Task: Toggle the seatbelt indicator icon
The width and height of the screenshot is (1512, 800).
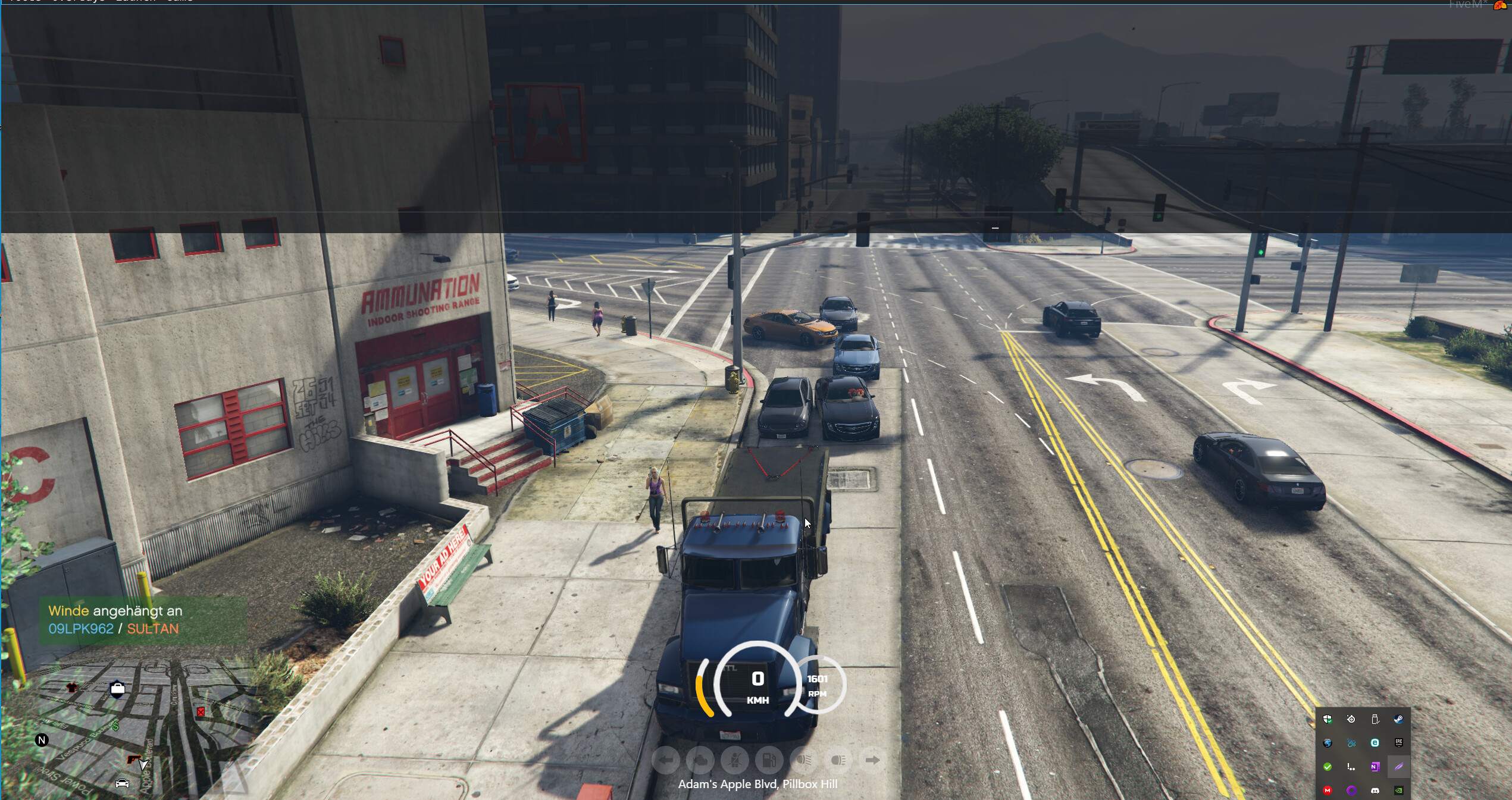Action: [x=735, y=760]
